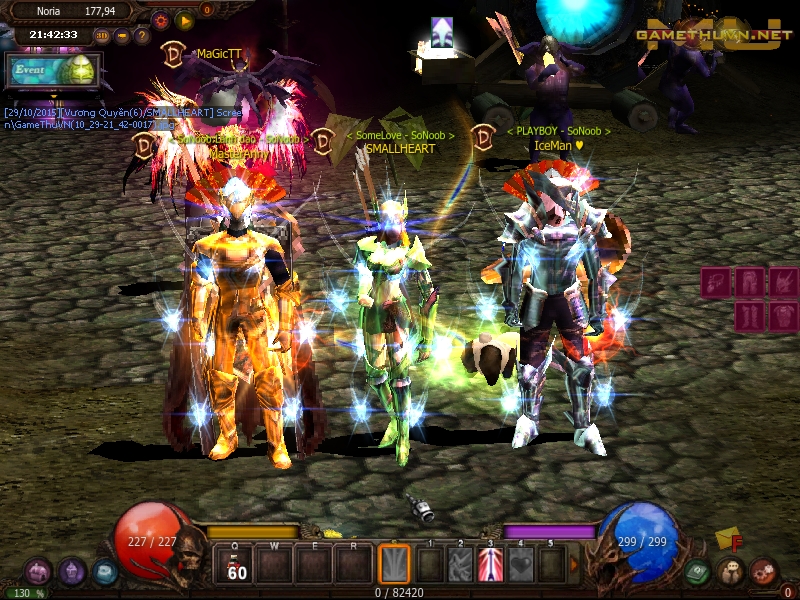The image size is (800, 600).
Task: Open the red gears system menu icon
Action: (x=763, y=572)
